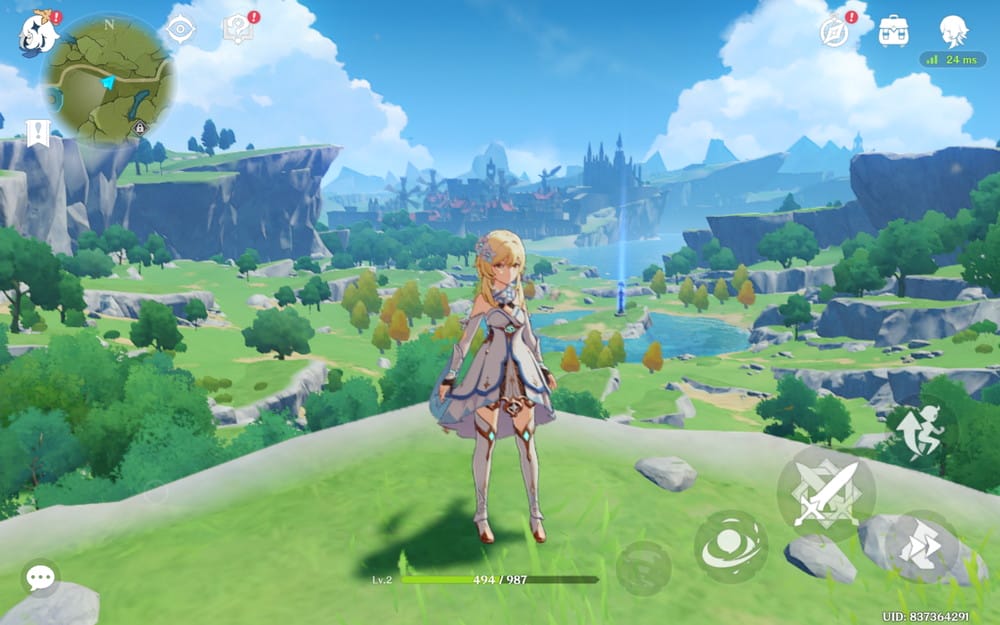Screen dimensions: 1000x625
Task: Open the compass events icon
Action: click(835, 31)
